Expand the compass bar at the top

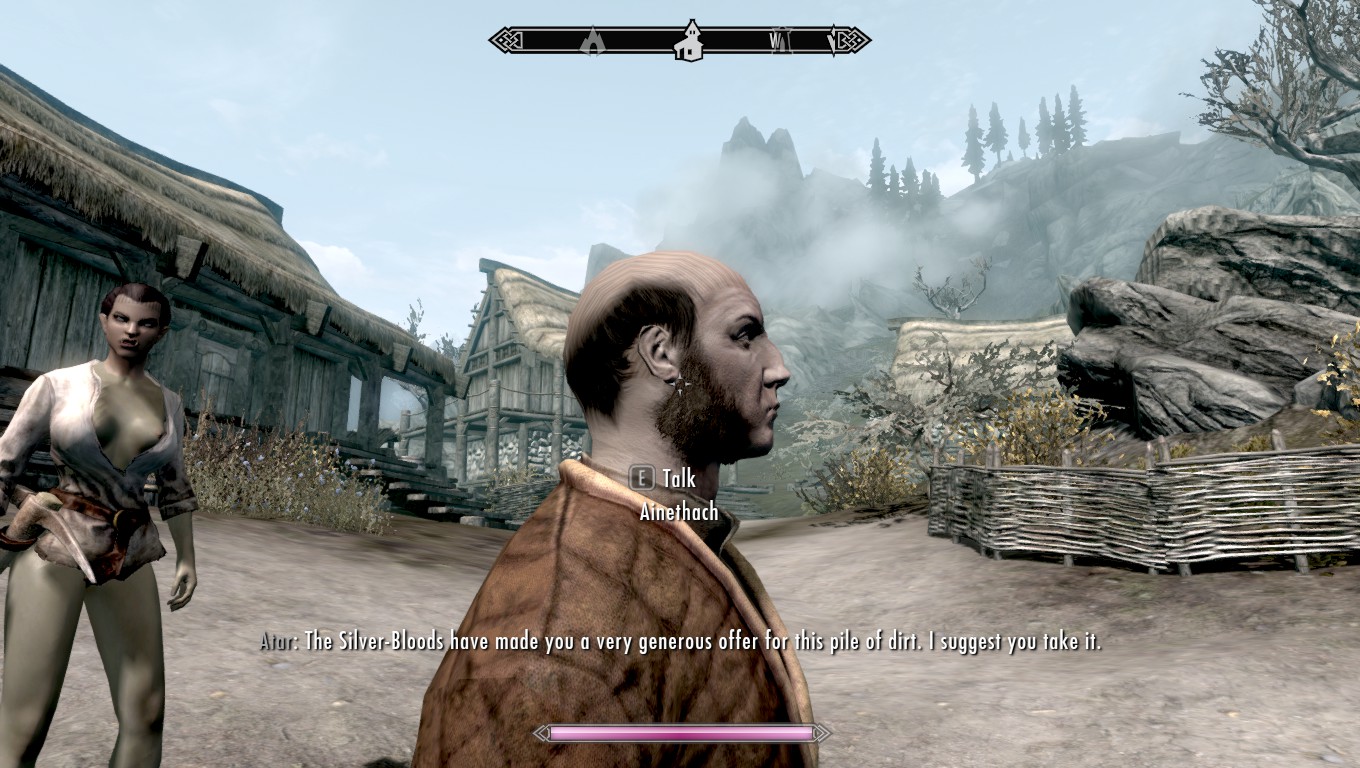click(x=680, y=42)
